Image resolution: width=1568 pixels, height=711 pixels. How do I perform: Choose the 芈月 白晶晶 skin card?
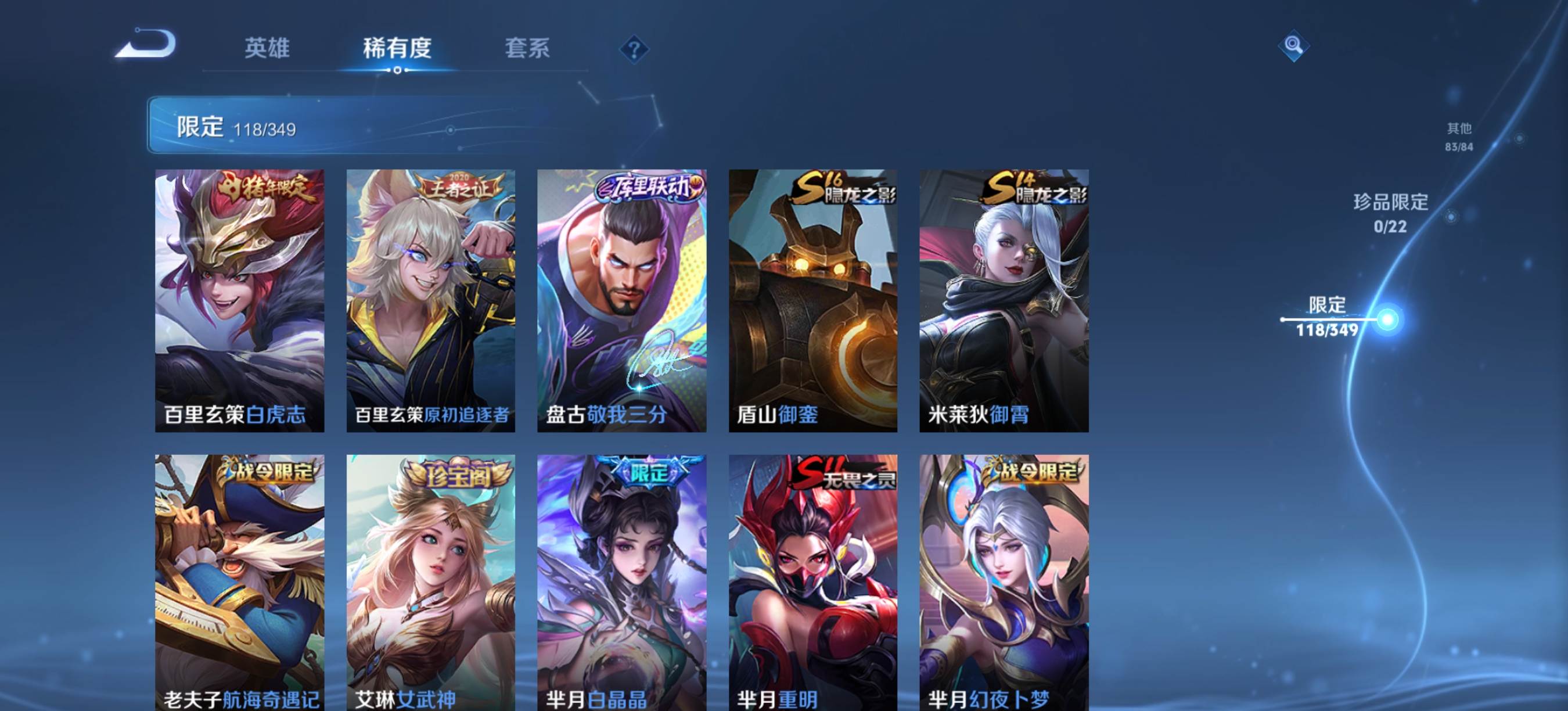click(x=621, y=582)
